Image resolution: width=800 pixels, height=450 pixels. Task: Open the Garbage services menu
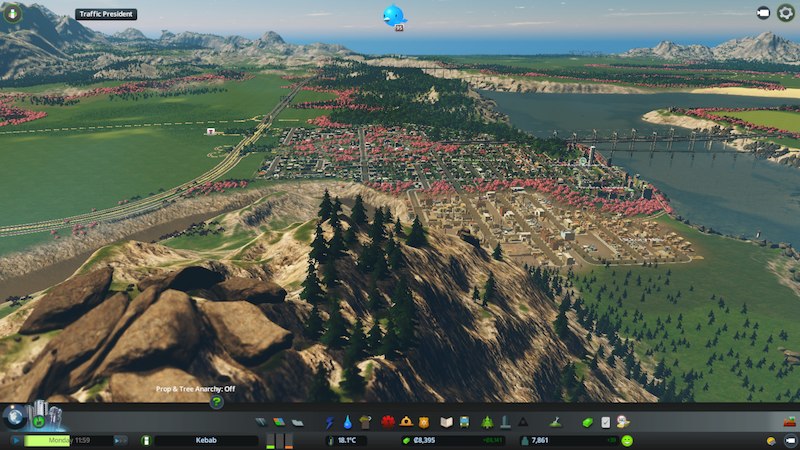click(365, 423)
